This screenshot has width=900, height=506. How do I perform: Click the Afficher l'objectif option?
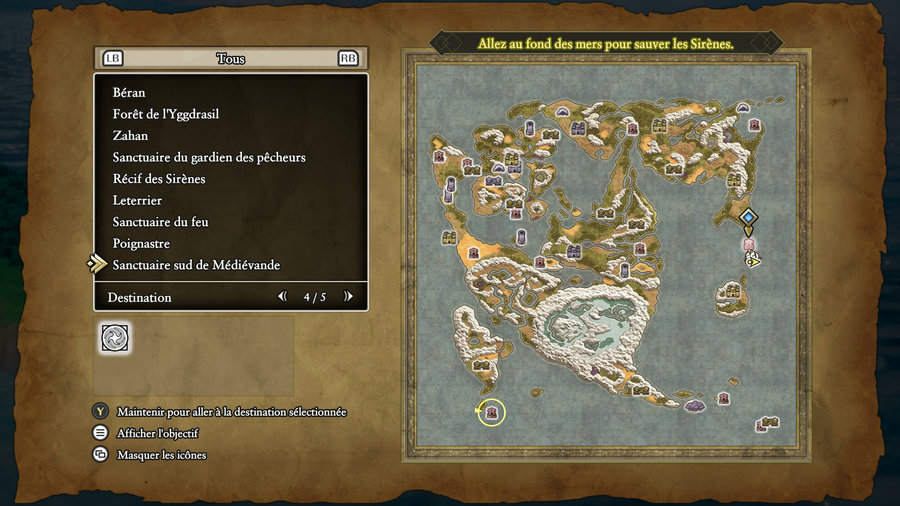click(157, 433)
